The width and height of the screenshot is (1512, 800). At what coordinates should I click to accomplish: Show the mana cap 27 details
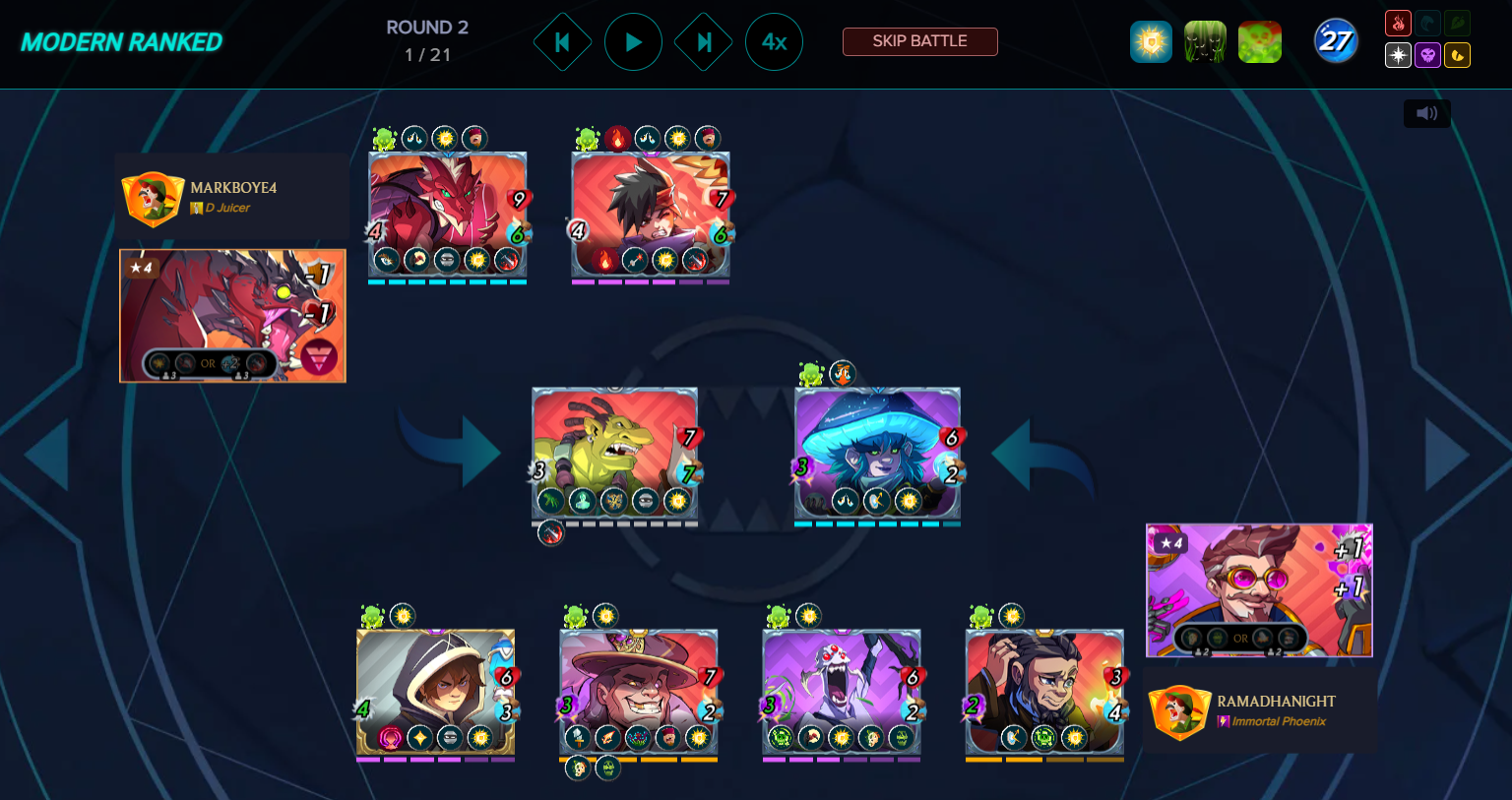pyautogui.click(x=1336, y=41)
